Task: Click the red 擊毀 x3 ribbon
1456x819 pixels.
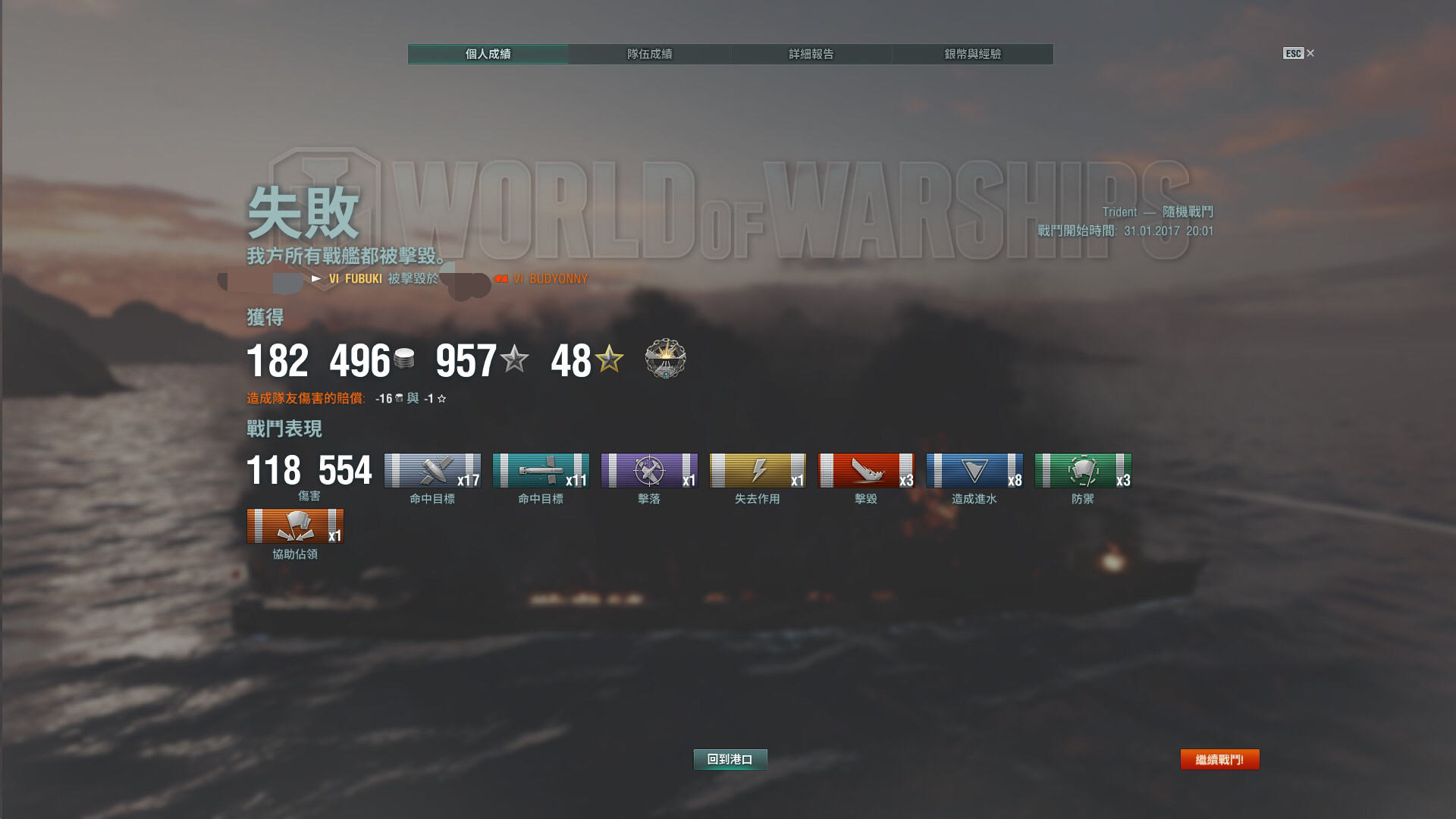Action: tap(866, 470)
